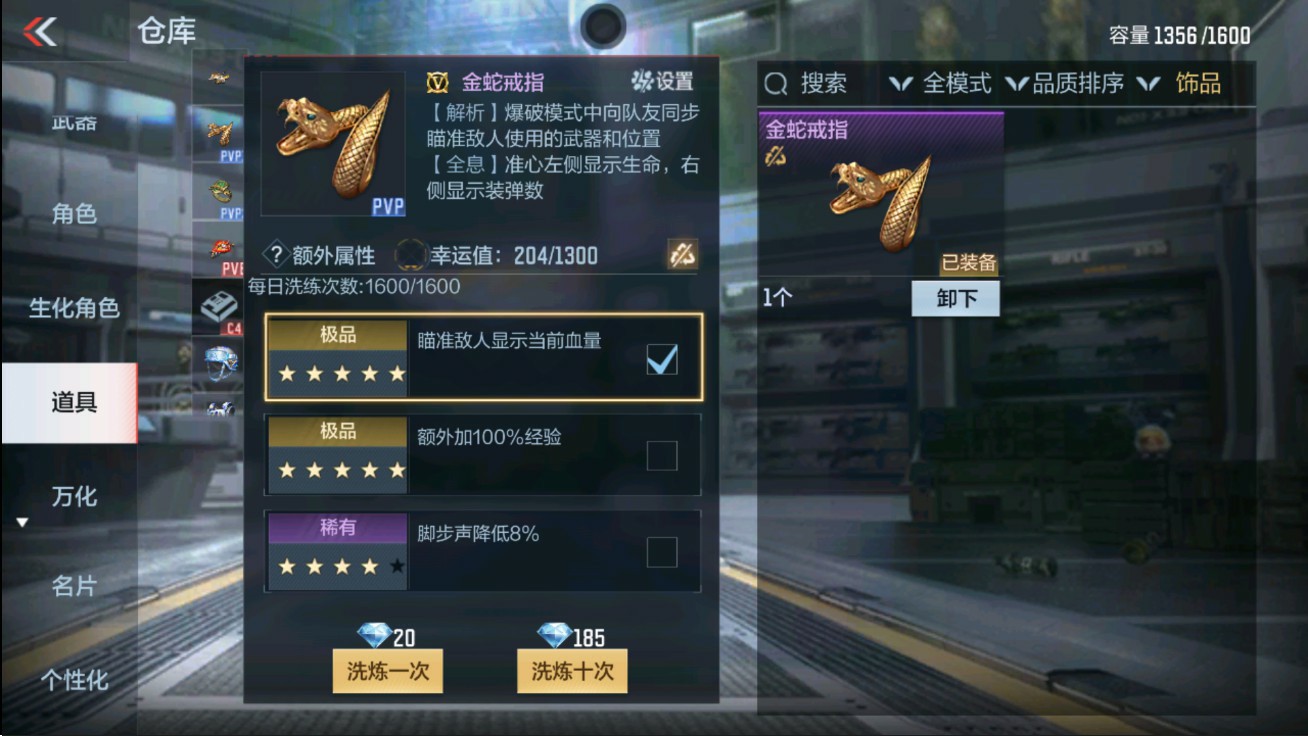
Task: Select the PVE grenade accessory icon
Action: pos(222,247)
